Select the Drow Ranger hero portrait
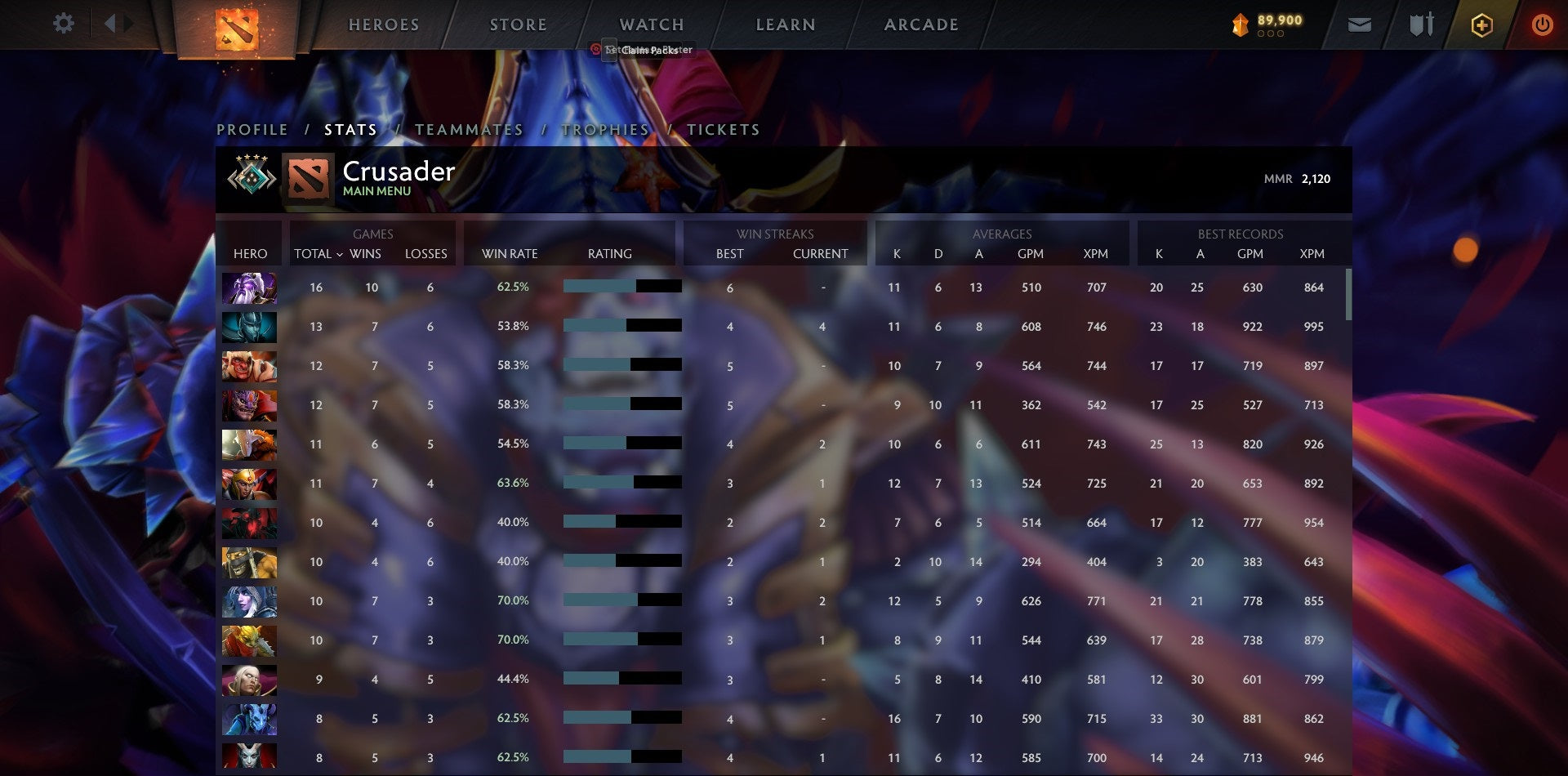Image resolution: width=1568 pixels, height=776 pixels. coord(249,602)
